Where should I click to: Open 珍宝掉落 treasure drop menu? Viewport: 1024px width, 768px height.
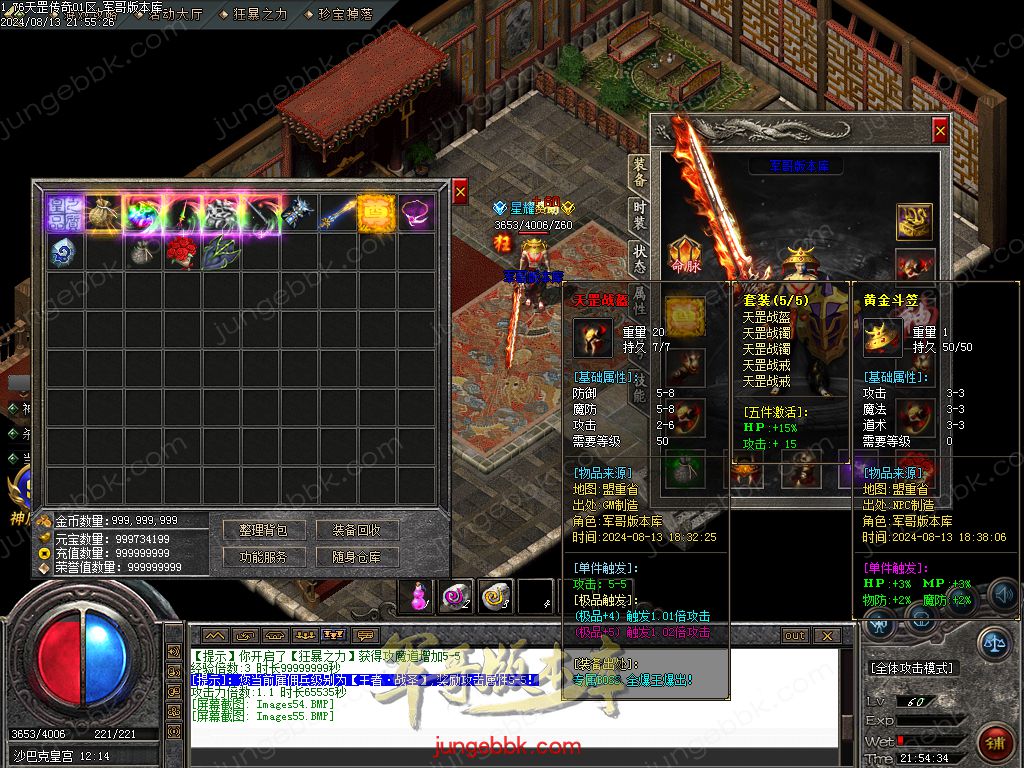[x=346, y=14]
